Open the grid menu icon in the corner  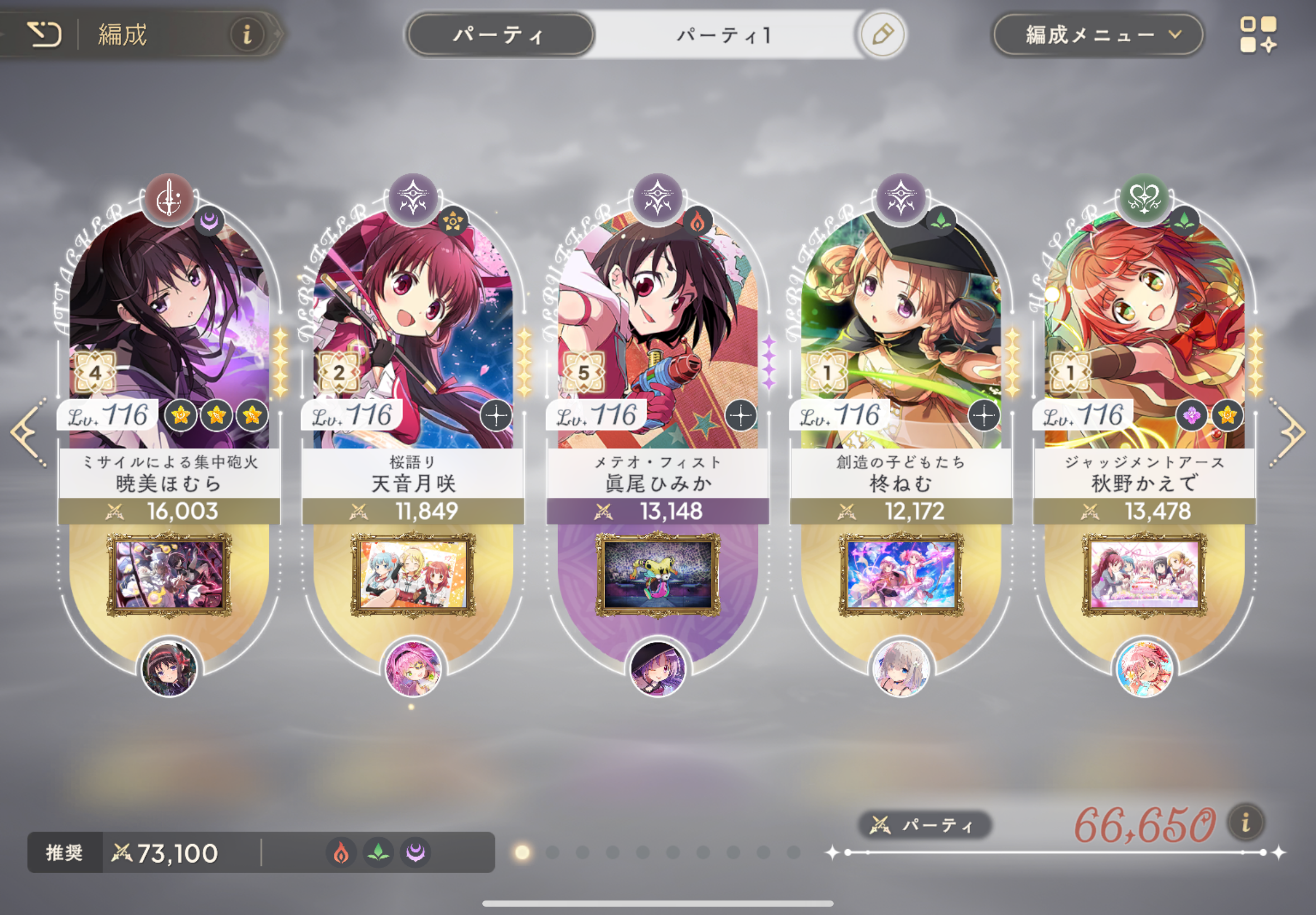point(1257,35)
